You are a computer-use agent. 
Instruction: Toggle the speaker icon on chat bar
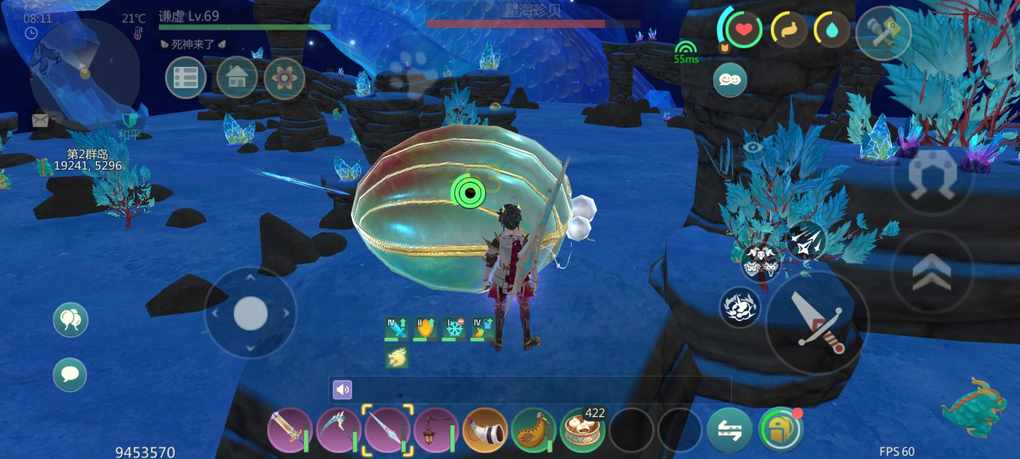(x=343, y=389)
